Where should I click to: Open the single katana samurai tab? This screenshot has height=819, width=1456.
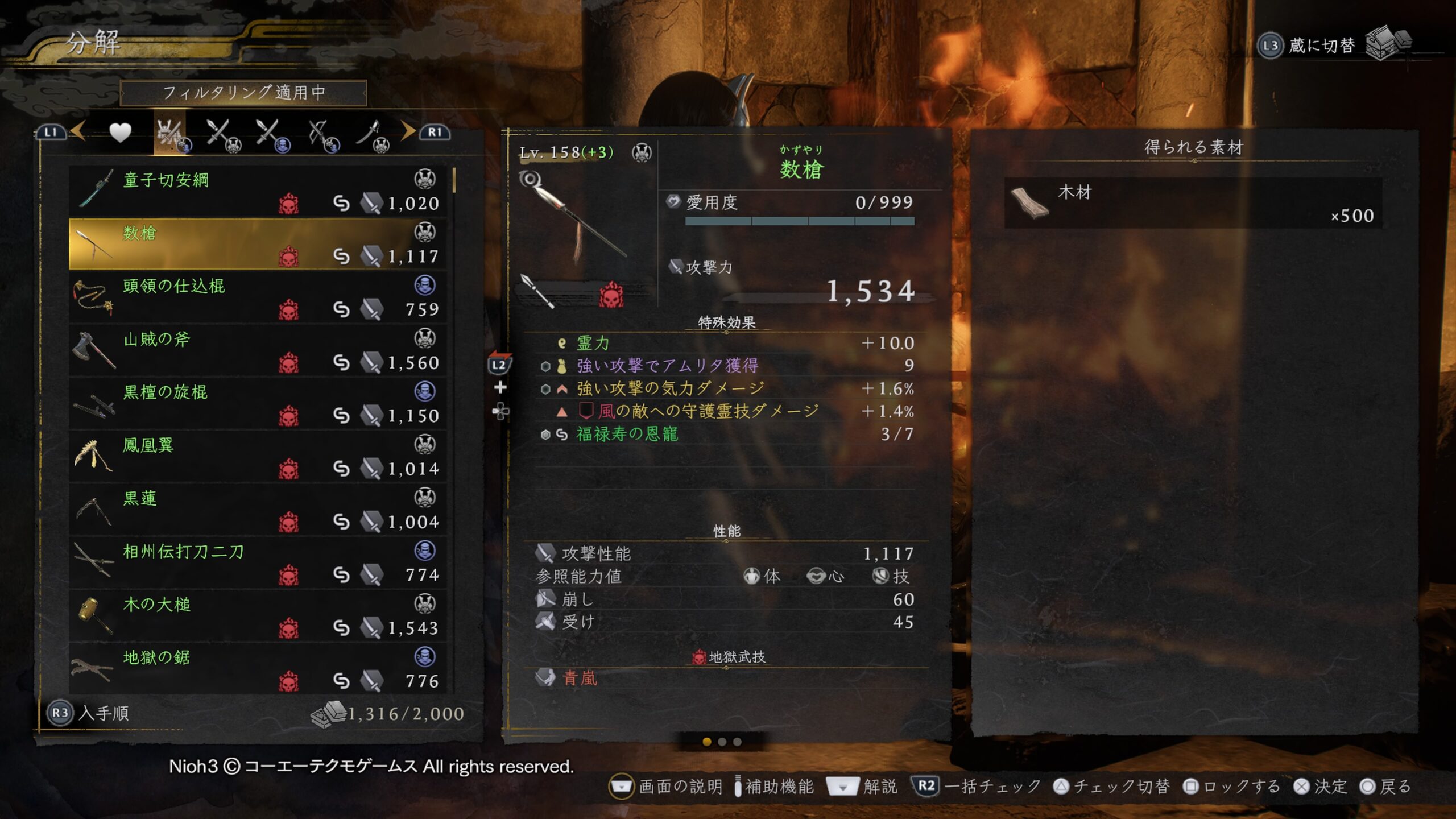pos(373,135)
